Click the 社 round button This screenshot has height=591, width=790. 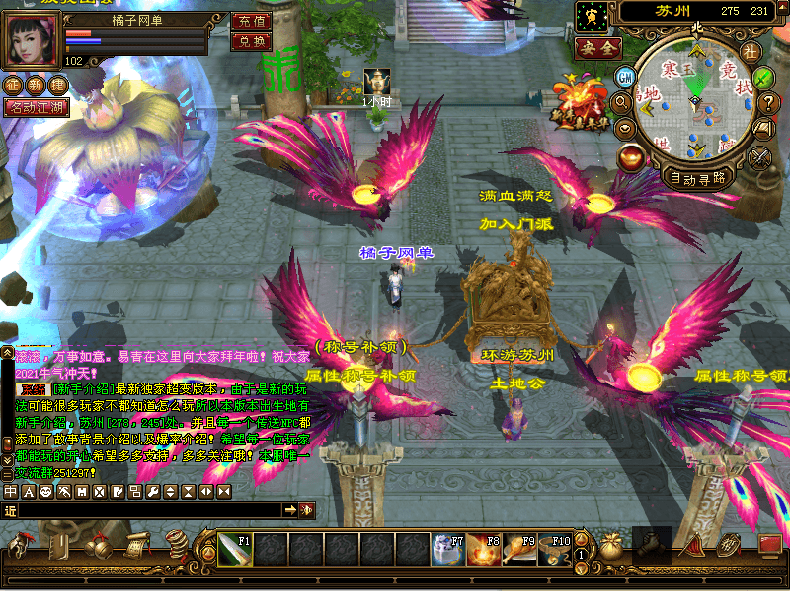click(750, 51)
